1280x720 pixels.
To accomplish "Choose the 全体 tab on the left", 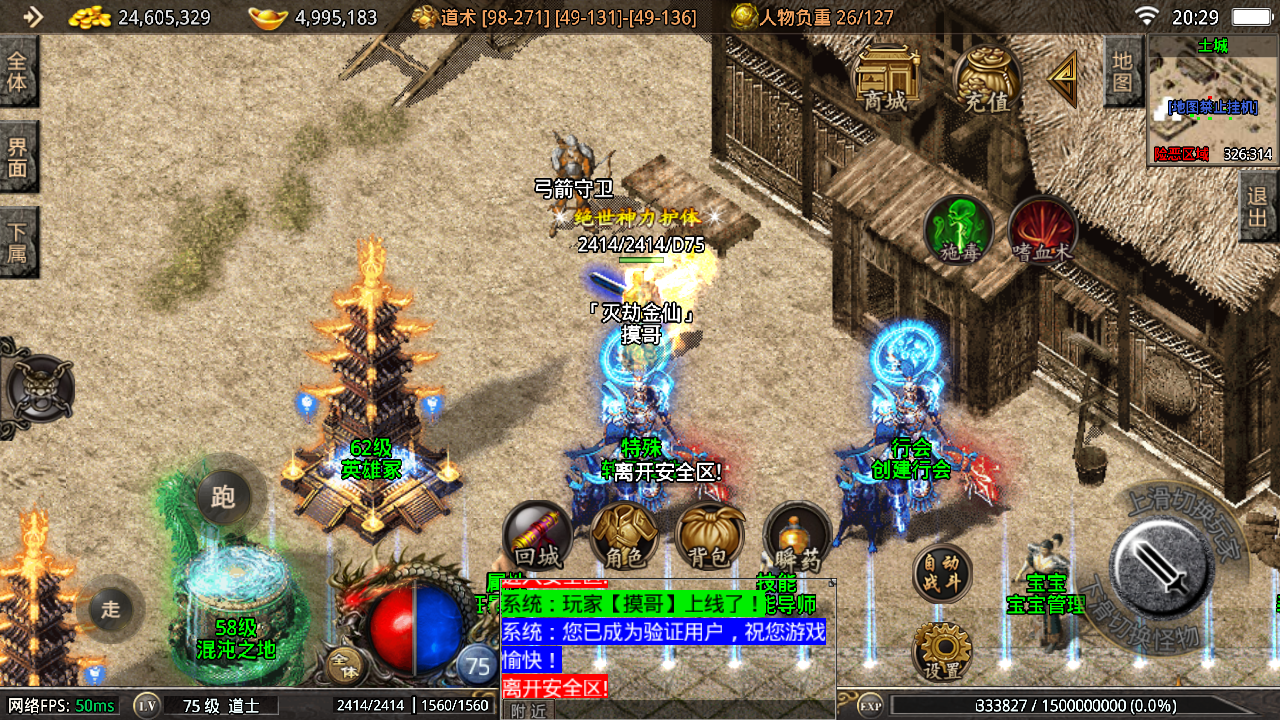I will point(18,71).
